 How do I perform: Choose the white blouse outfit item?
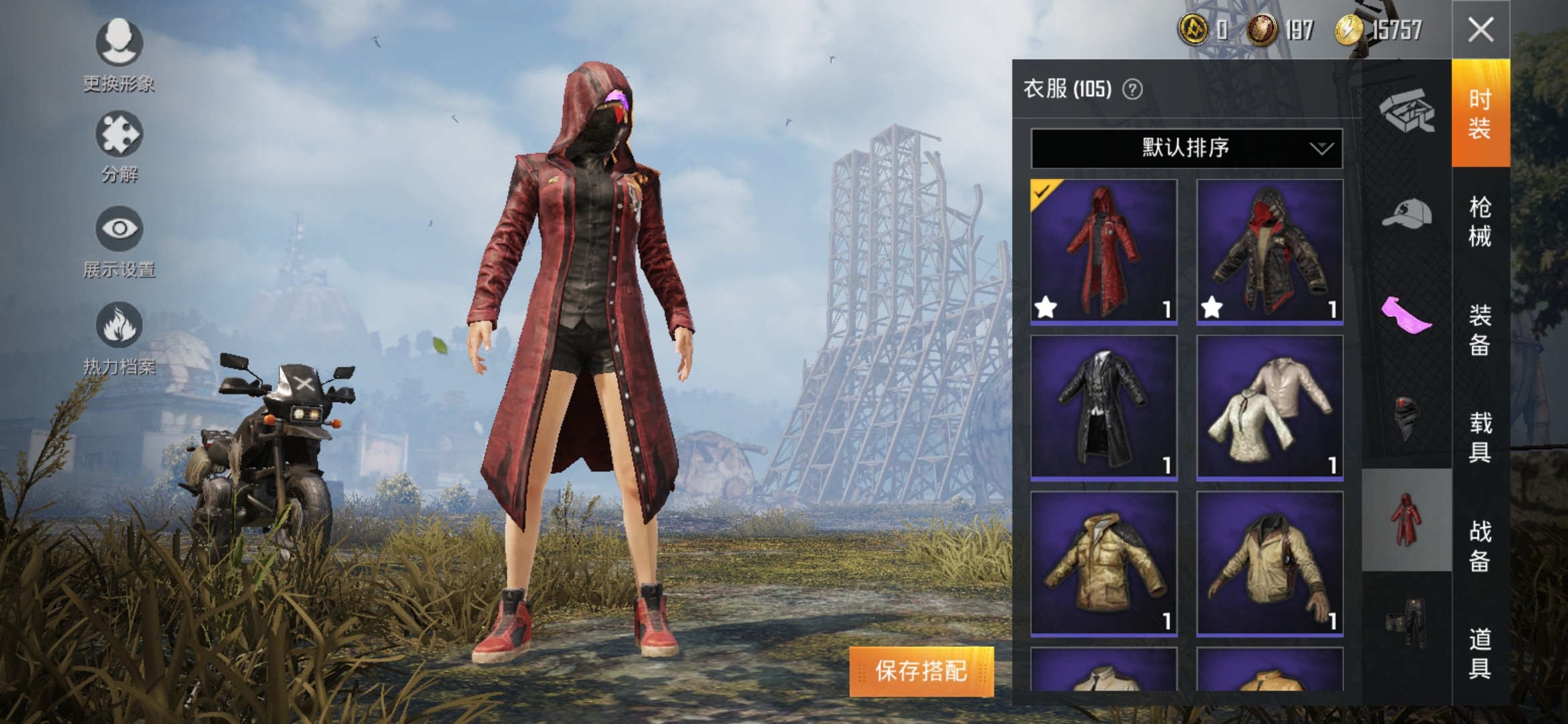tap(1270, 408)
